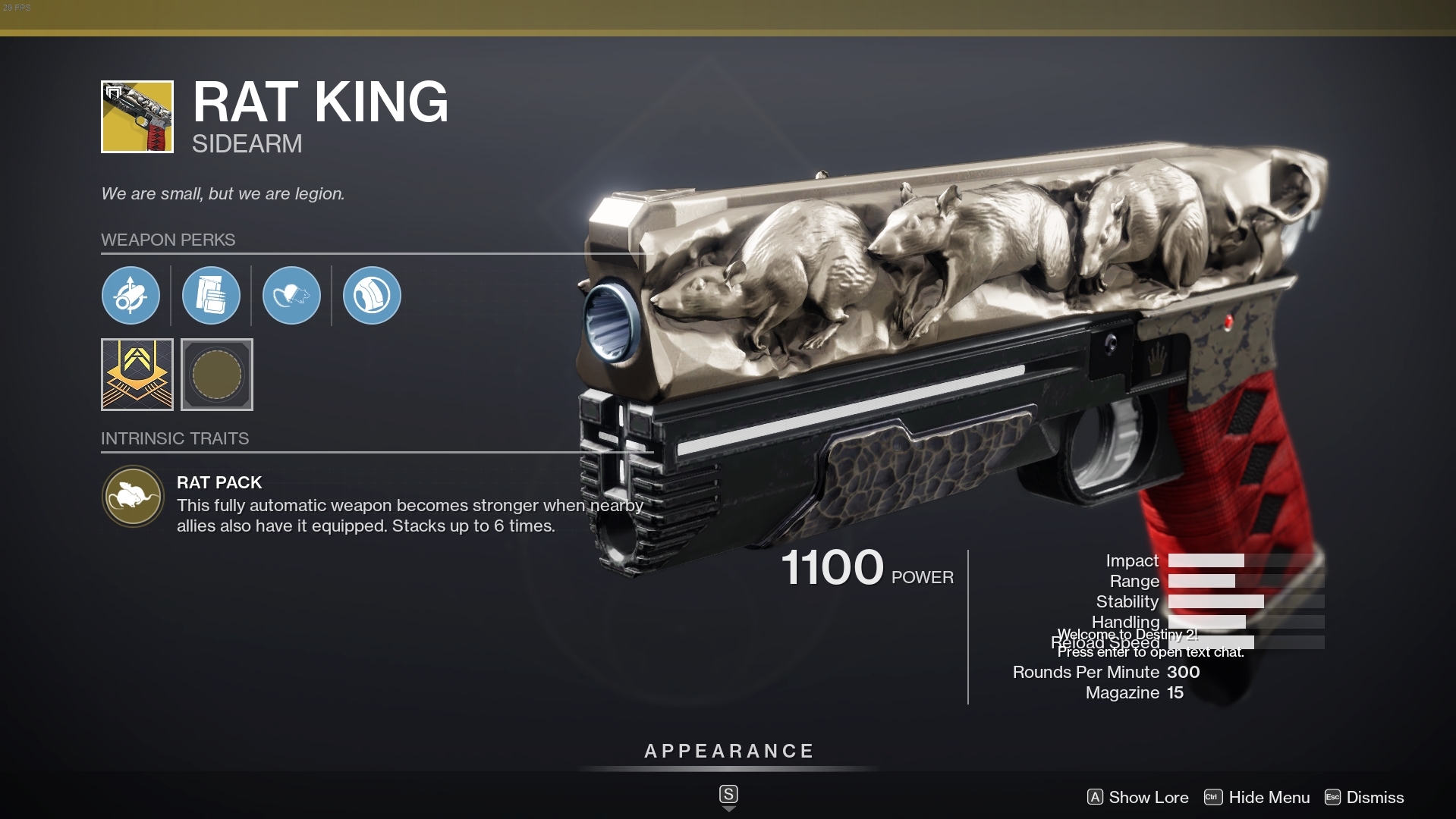
Task: Inspect the magazine perk icon
Action: [x=212, y=296]
